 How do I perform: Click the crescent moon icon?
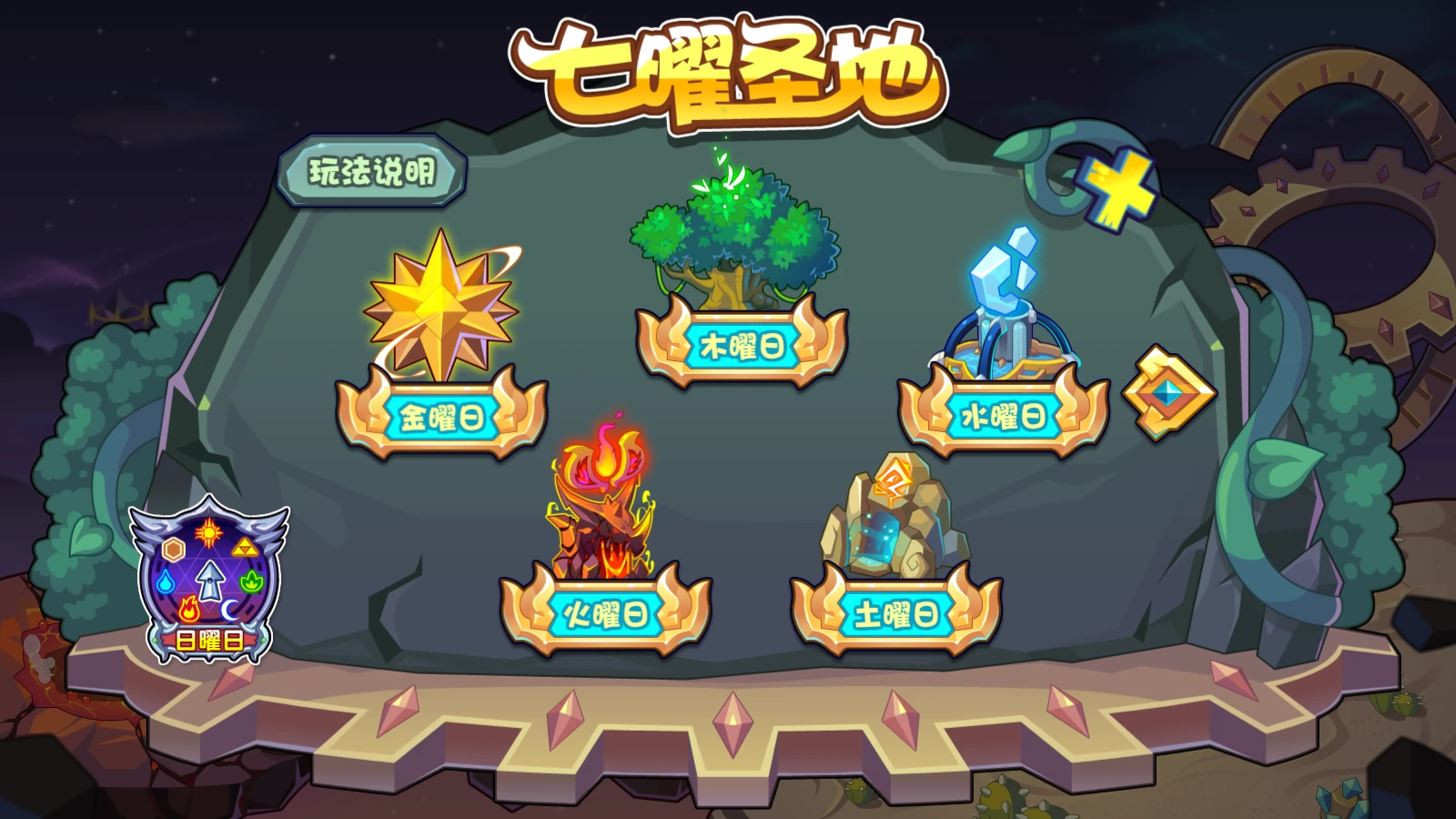click(x=230, y=609)
